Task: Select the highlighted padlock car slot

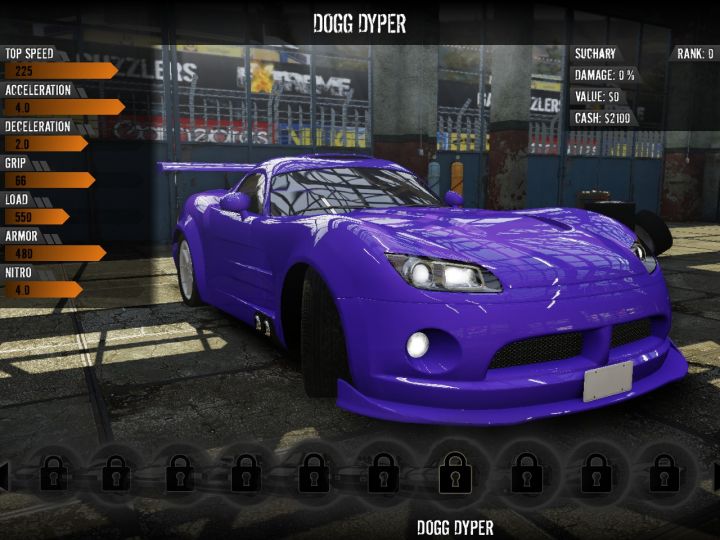Action: (x=455, y=470)
